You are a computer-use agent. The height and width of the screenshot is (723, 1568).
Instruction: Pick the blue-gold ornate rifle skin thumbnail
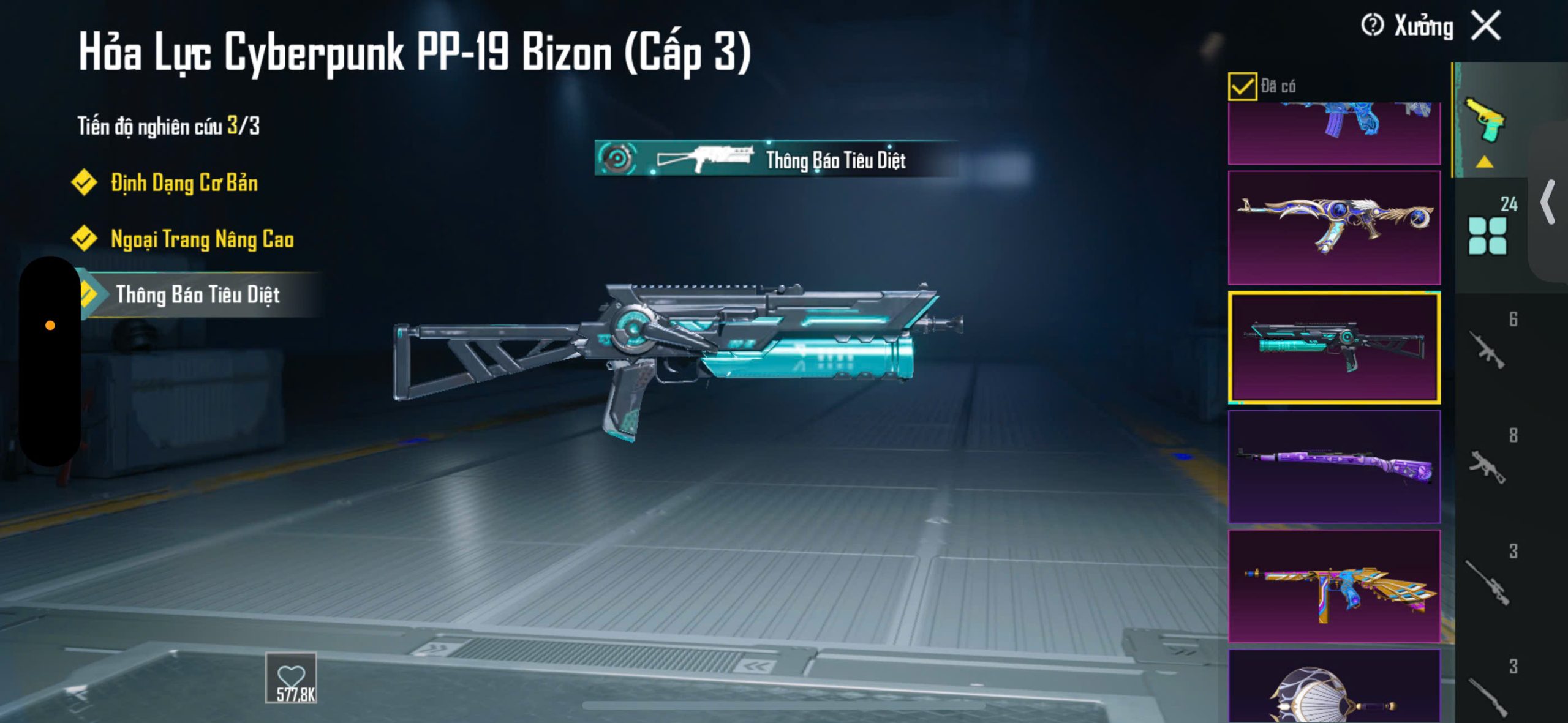(x=1334, y=227)
